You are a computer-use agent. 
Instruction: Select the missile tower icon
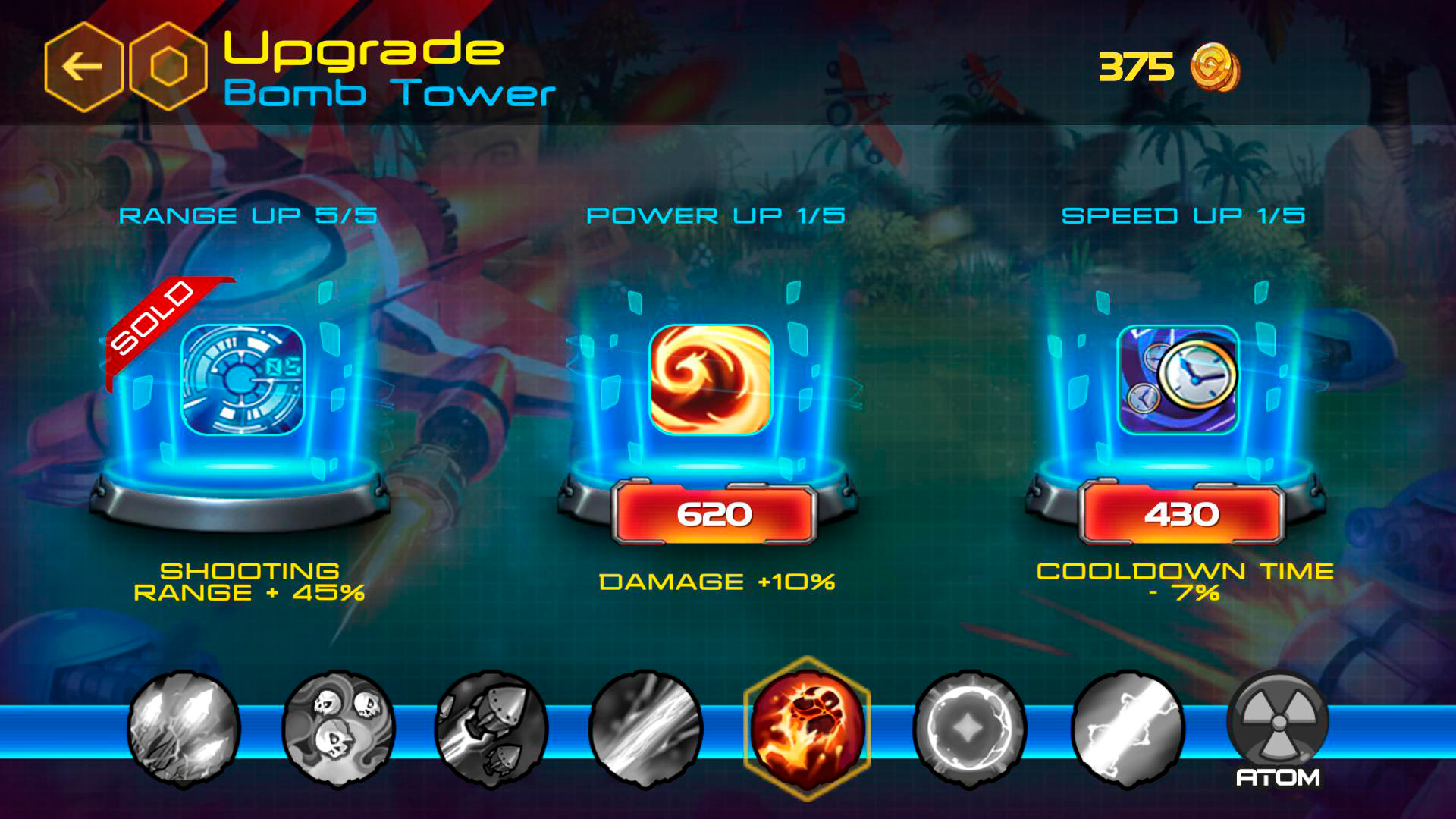coord(489,728)
